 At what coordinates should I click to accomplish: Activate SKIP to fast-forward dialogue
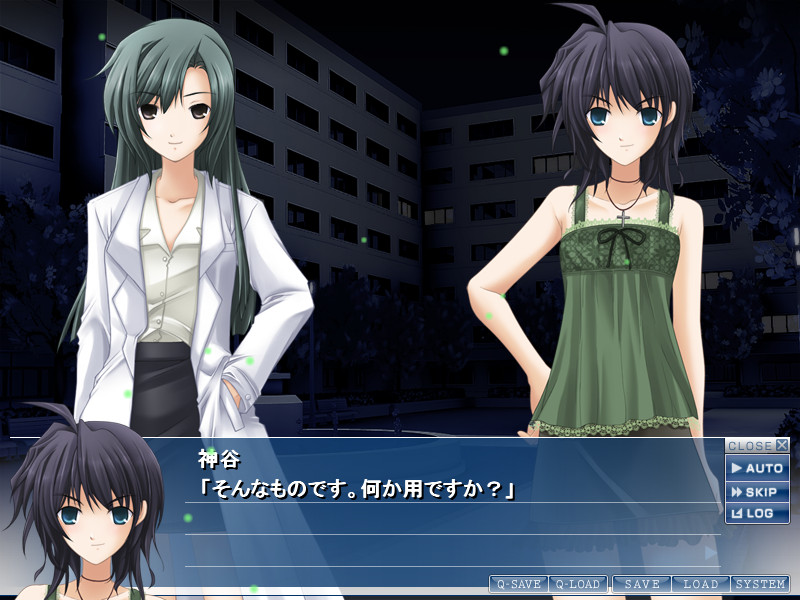pyautogui.click(x=757, y=492)
